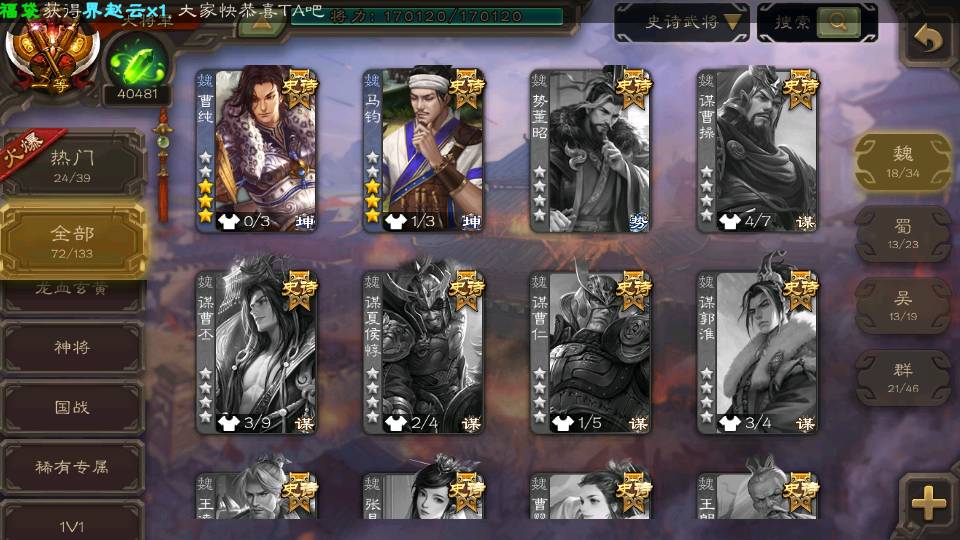Open the 国战 category

[72, 407]
